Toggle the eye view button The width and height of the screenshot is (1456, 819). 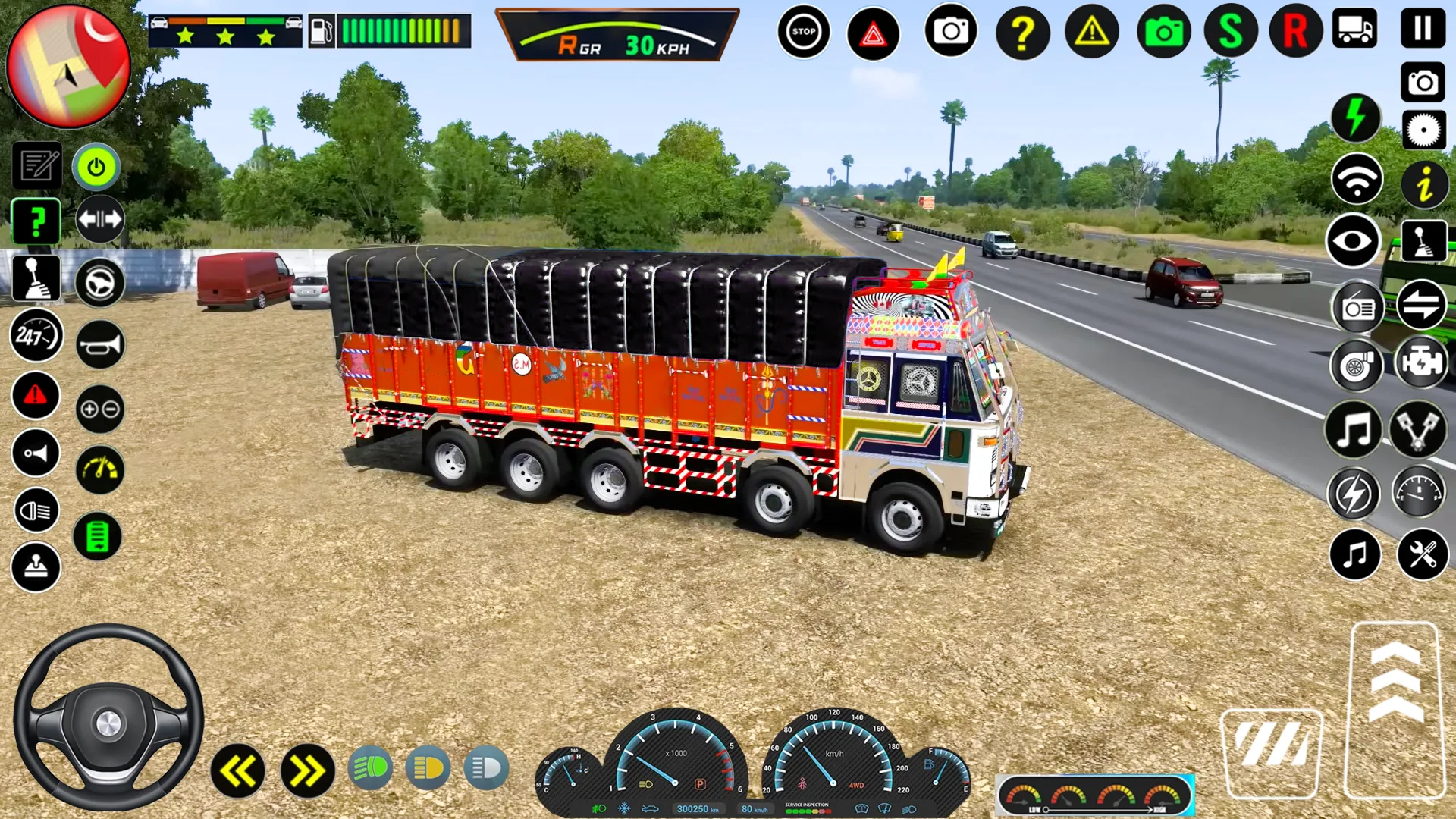point(1353,242)
